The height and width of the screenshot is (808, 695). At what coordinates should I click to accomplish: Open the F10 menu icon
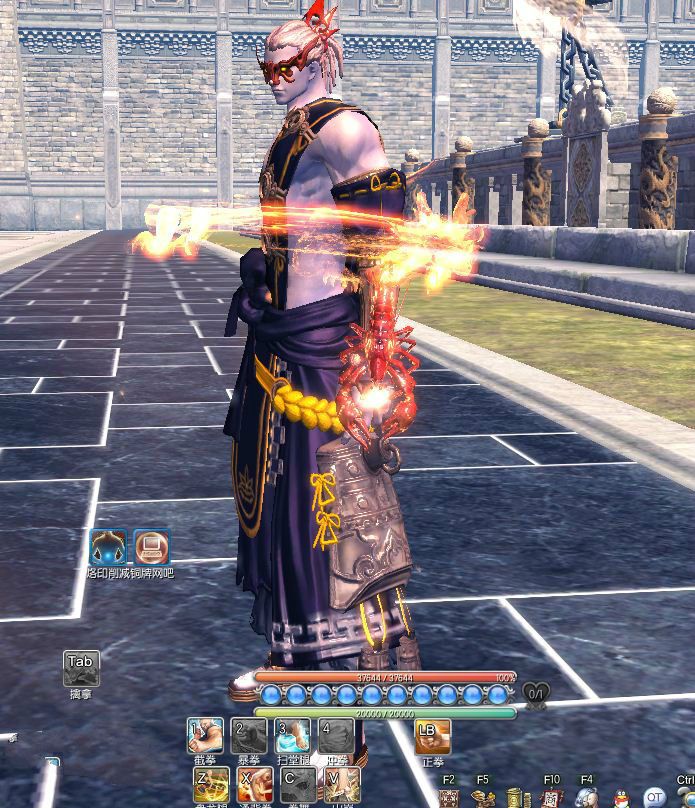coord(551,799)
